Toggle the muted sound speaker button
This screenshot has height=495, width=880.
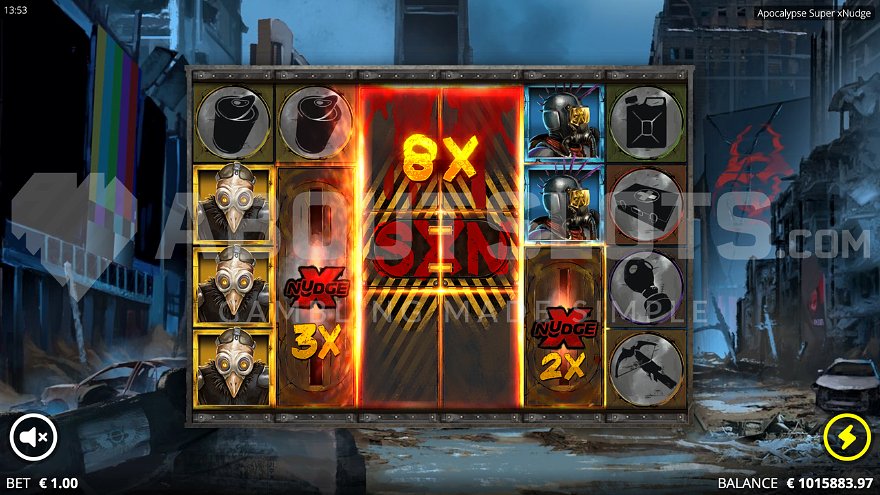coord(34,436)
